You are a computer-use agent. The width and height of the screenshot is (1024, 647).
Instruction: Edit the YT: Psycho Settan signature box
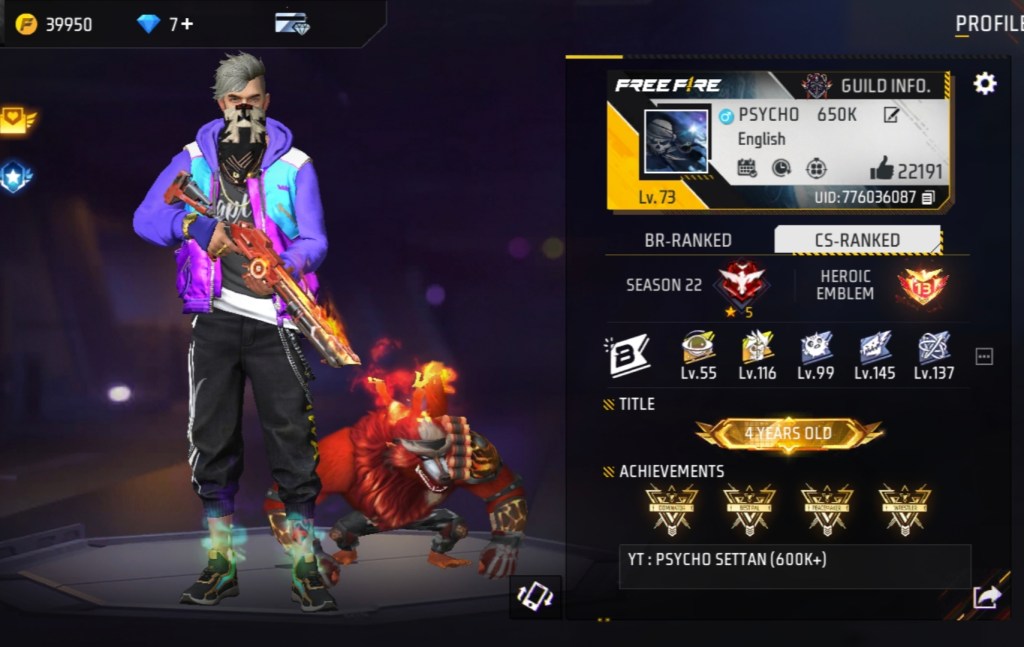point(794,566)
